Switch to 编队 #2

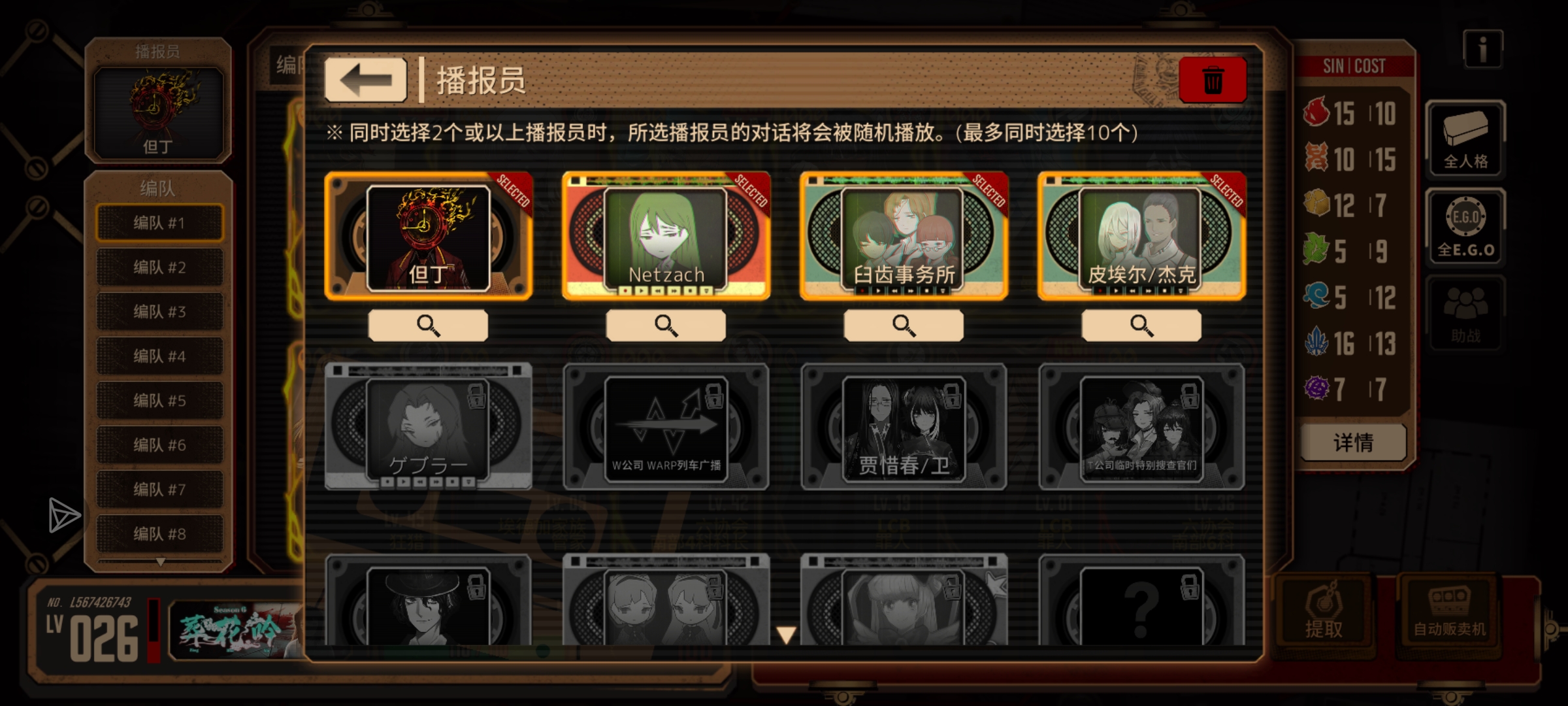[160, 267]
